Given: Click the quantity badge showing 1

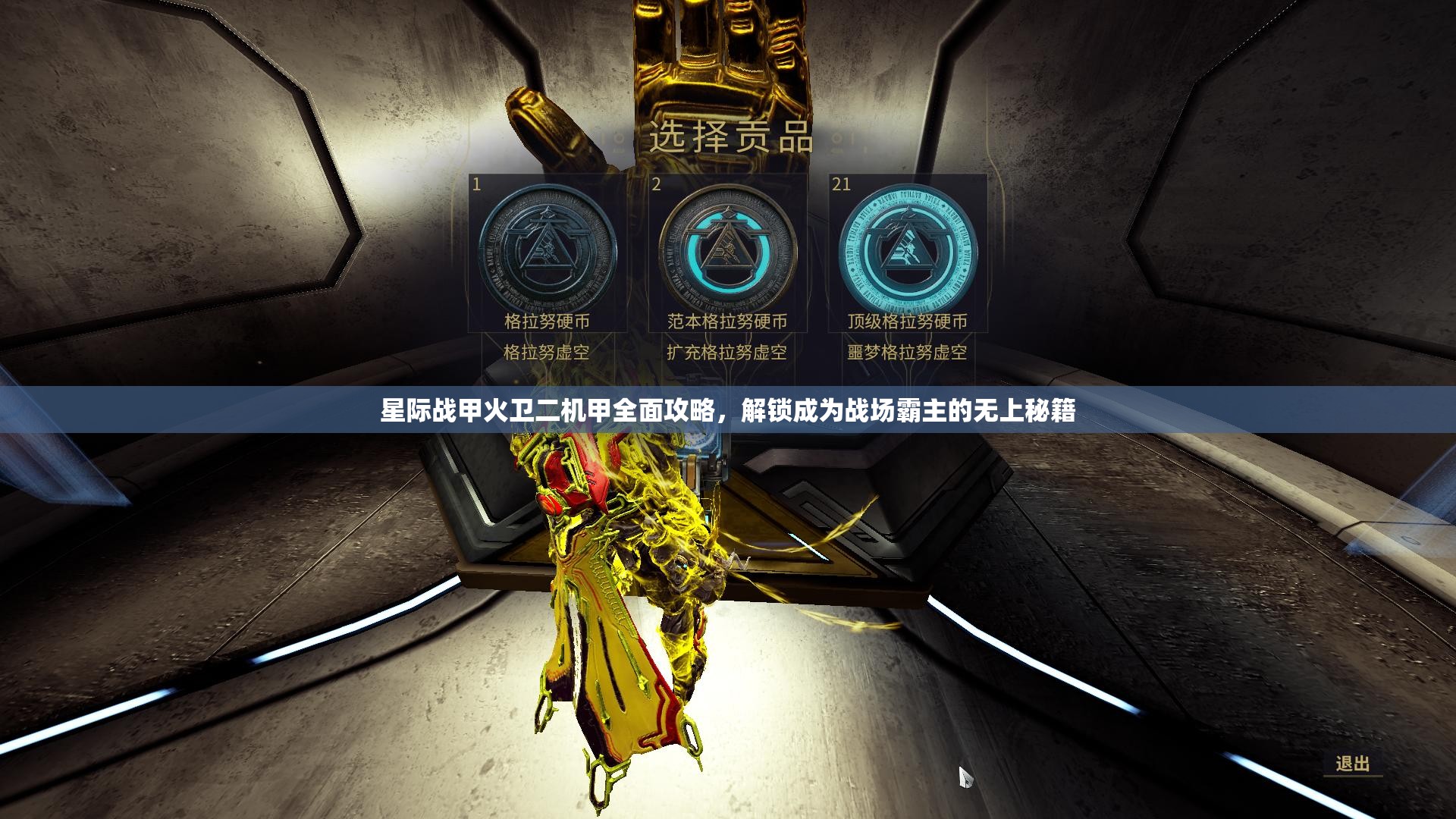Looking at the screenshot, I should coord(475,183).
